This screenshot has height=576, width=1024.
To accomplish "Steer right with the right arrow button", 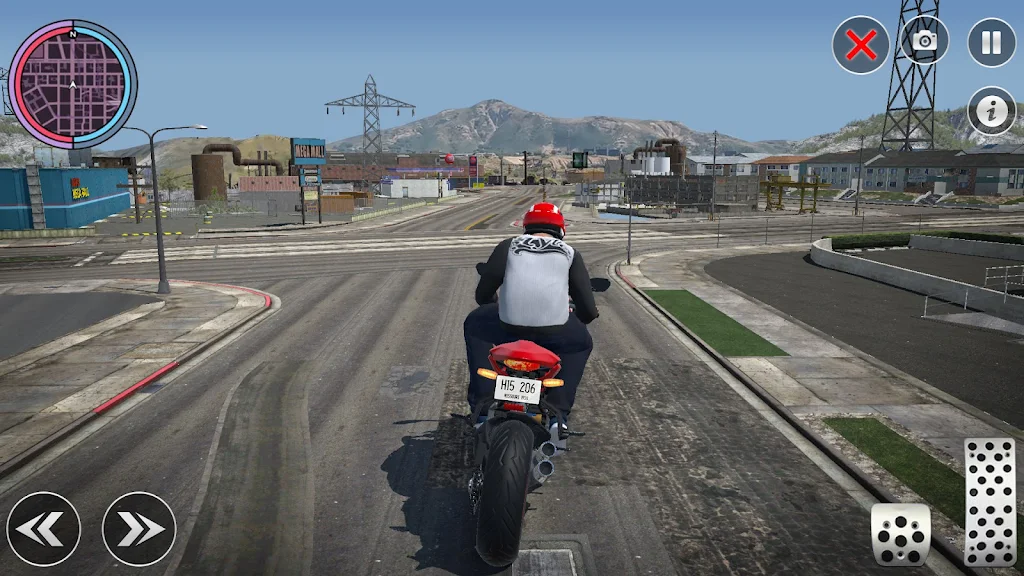I will 139,528.
